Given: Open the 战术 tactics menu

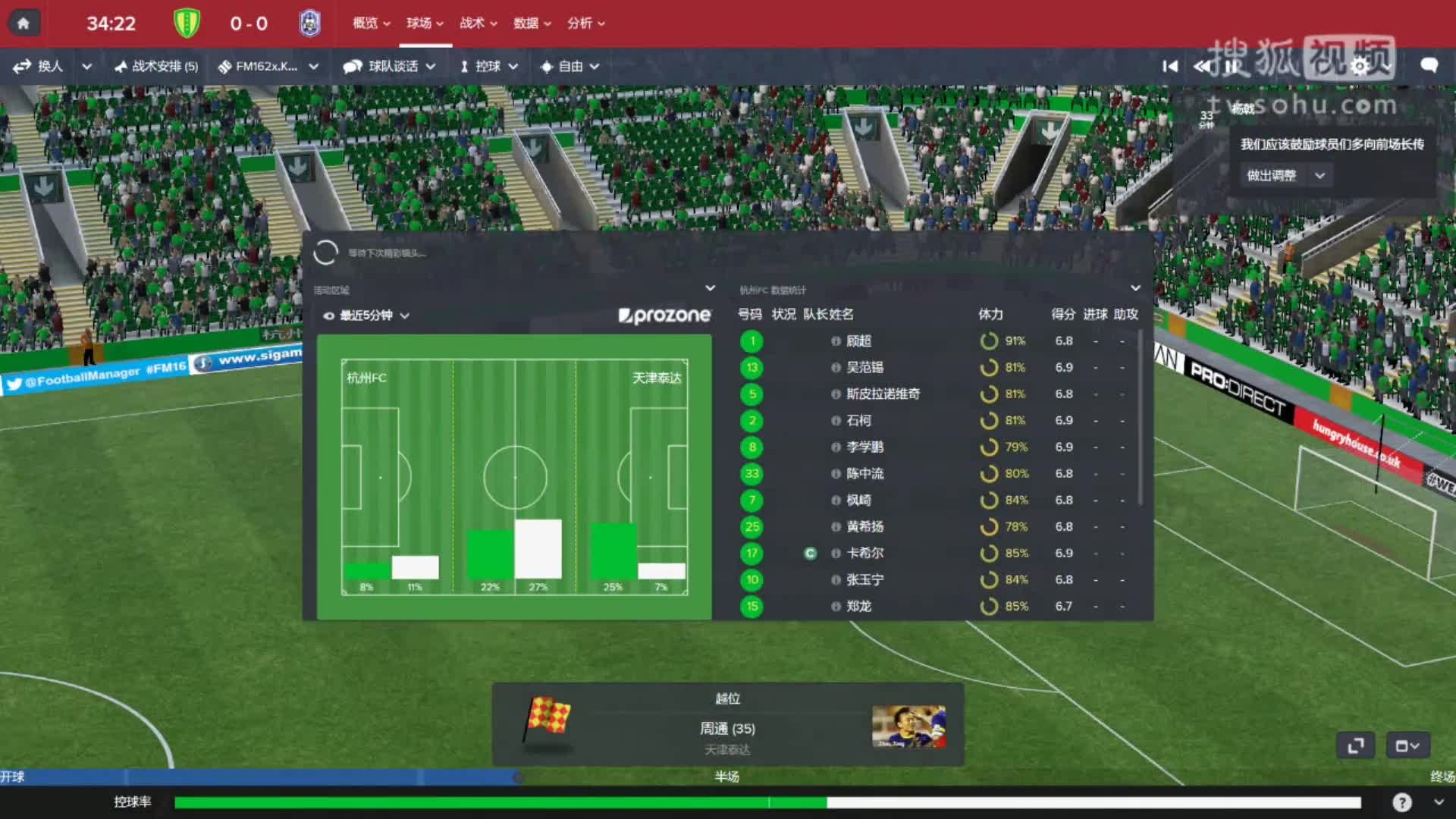Looking at the screenshot, I should pyautogui.click(x=478, y=24).
